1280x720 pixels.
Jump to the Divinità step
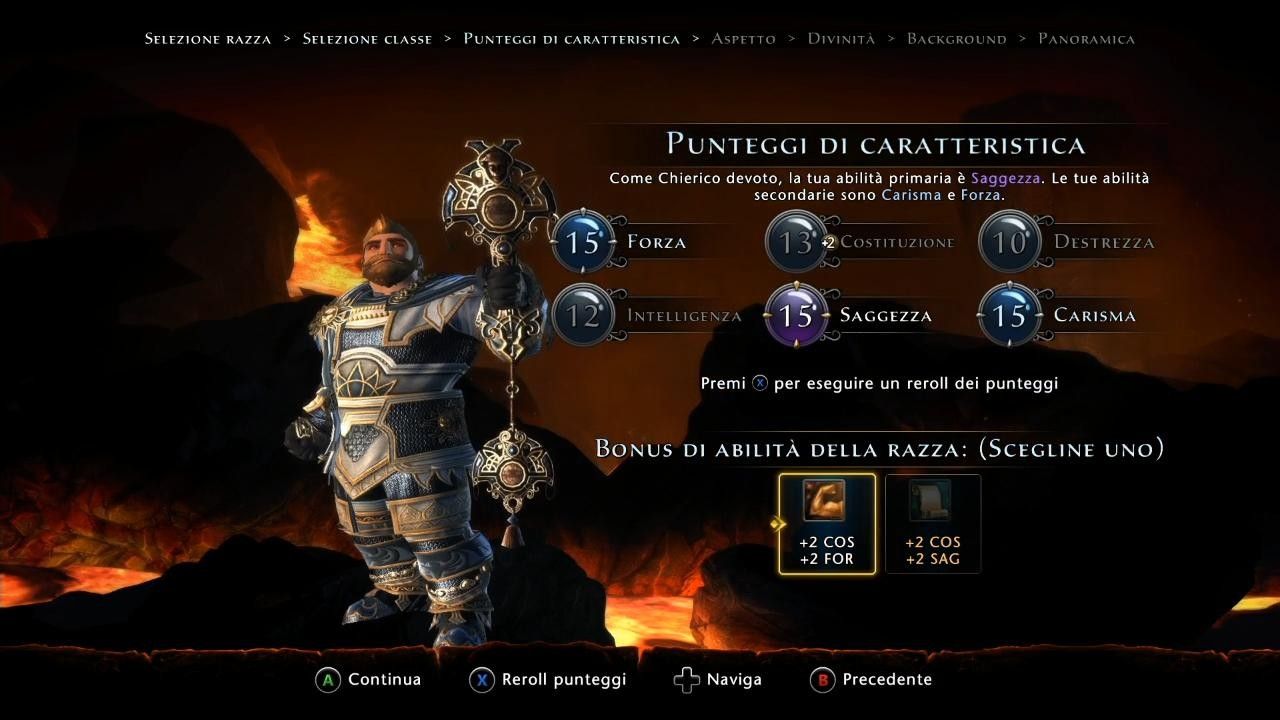click(x=841, y=39)
